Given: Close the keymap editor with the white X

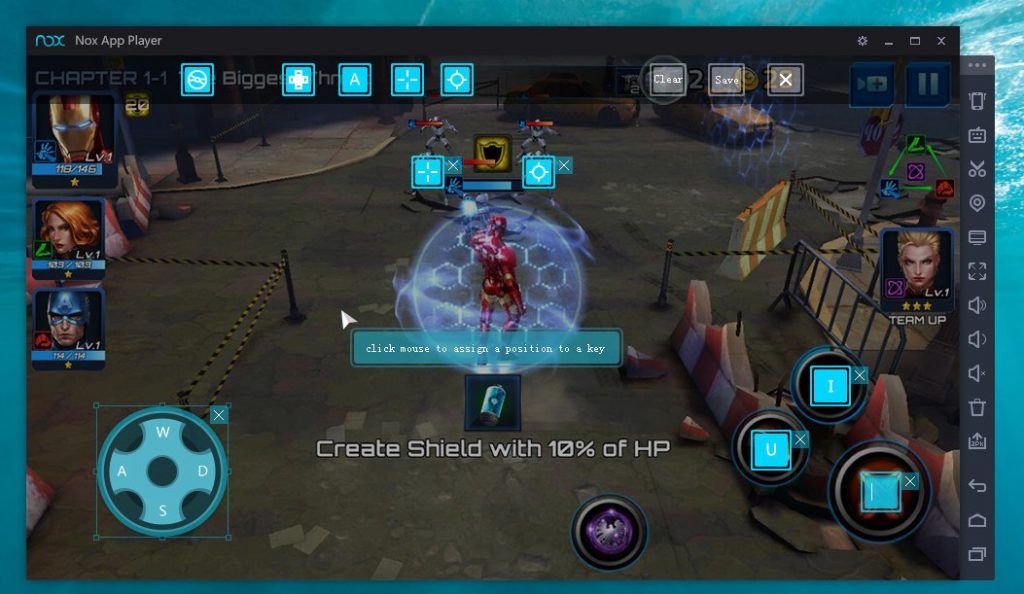Looking at the screenshot, I should [x=786, y=80].
